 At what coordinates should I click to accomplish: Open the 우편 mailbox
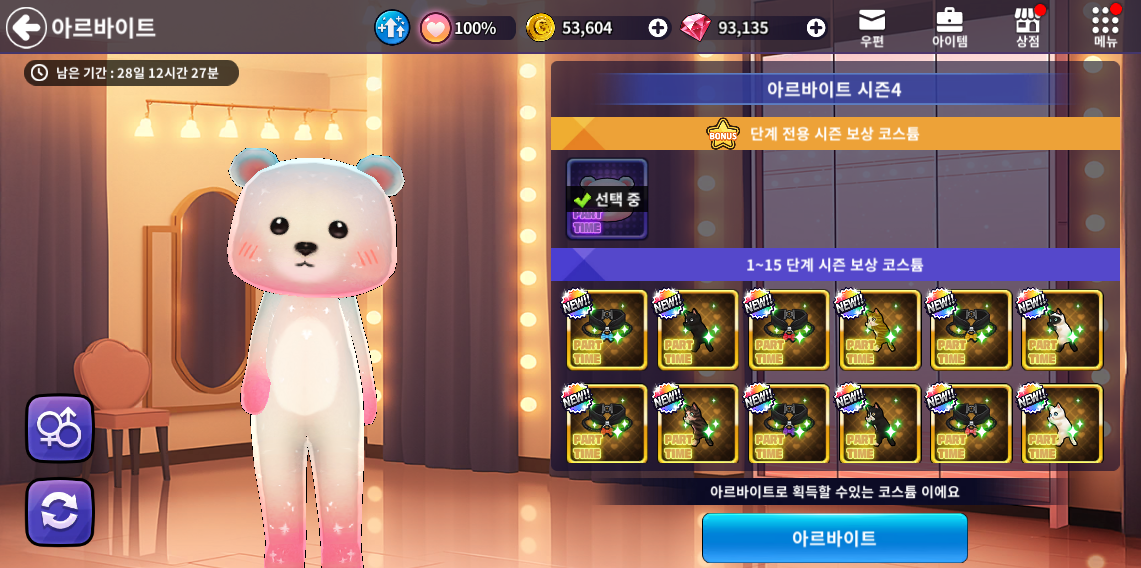click(872, 27)
